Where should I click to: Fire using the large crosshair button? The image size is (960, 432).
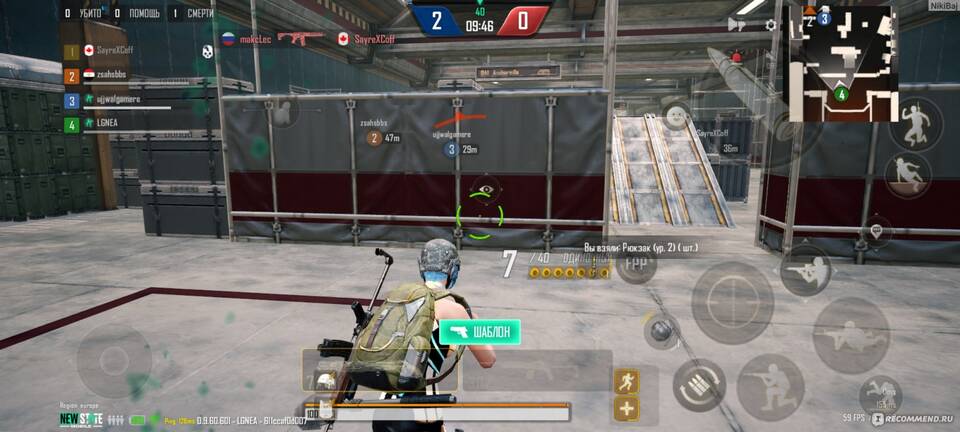click(x=732, y=302)
